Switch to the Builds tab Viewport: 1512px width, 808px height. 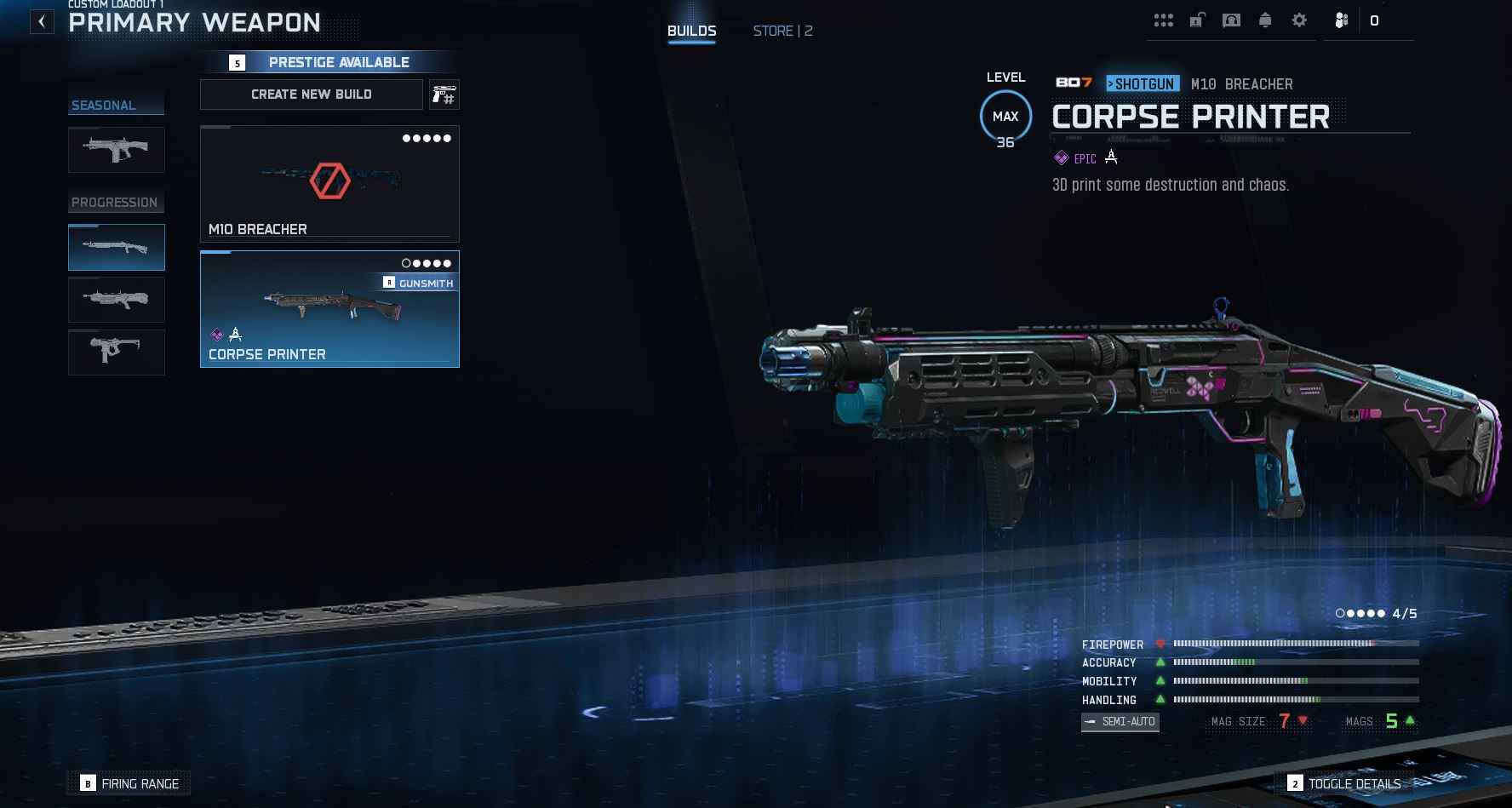pos(691,32)
